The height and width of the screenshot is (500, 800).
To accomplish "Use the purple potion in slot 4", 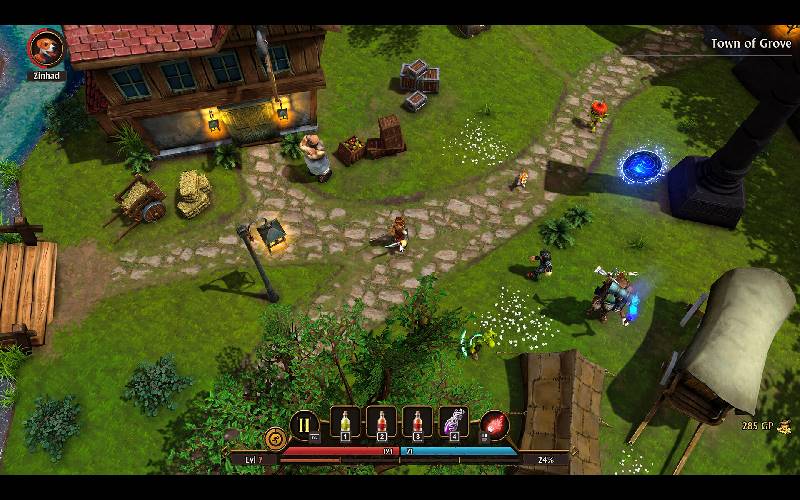I will tap(455, 424).
